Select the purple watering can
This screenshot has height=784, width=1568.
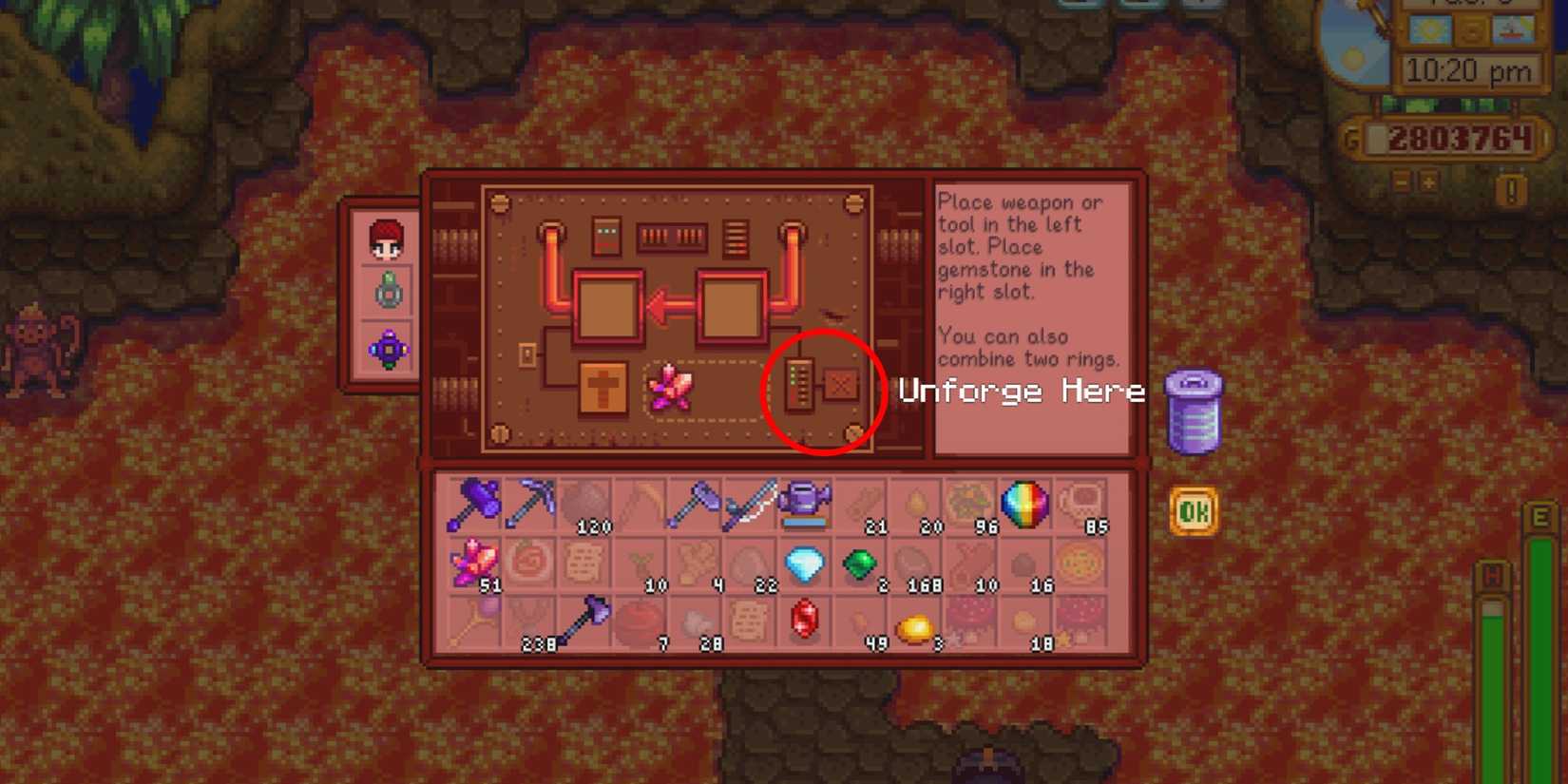806,504
